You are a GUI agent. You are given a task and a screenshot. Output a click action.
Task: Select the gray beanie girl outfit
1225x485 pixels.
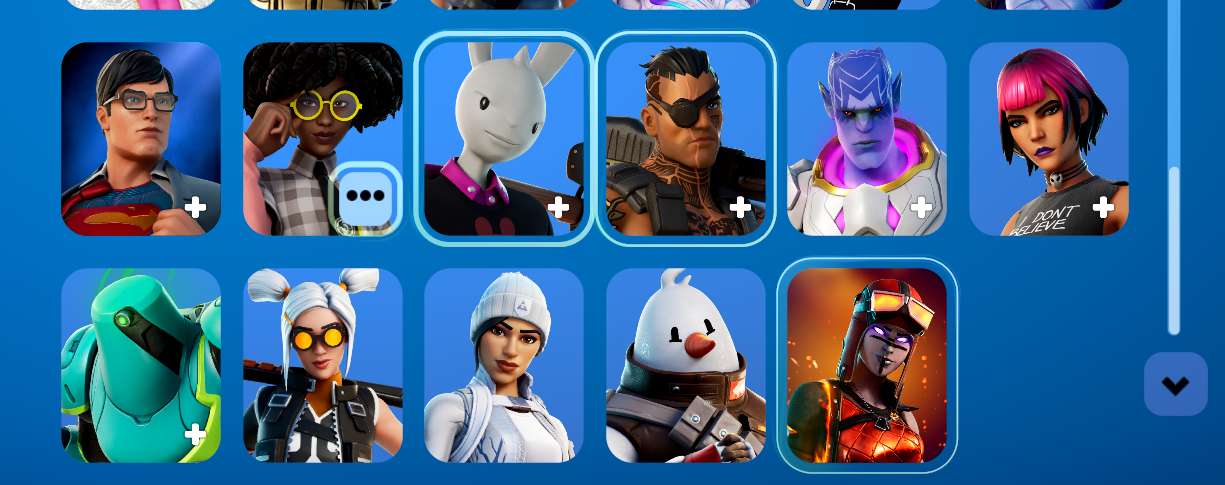point(503,365)
